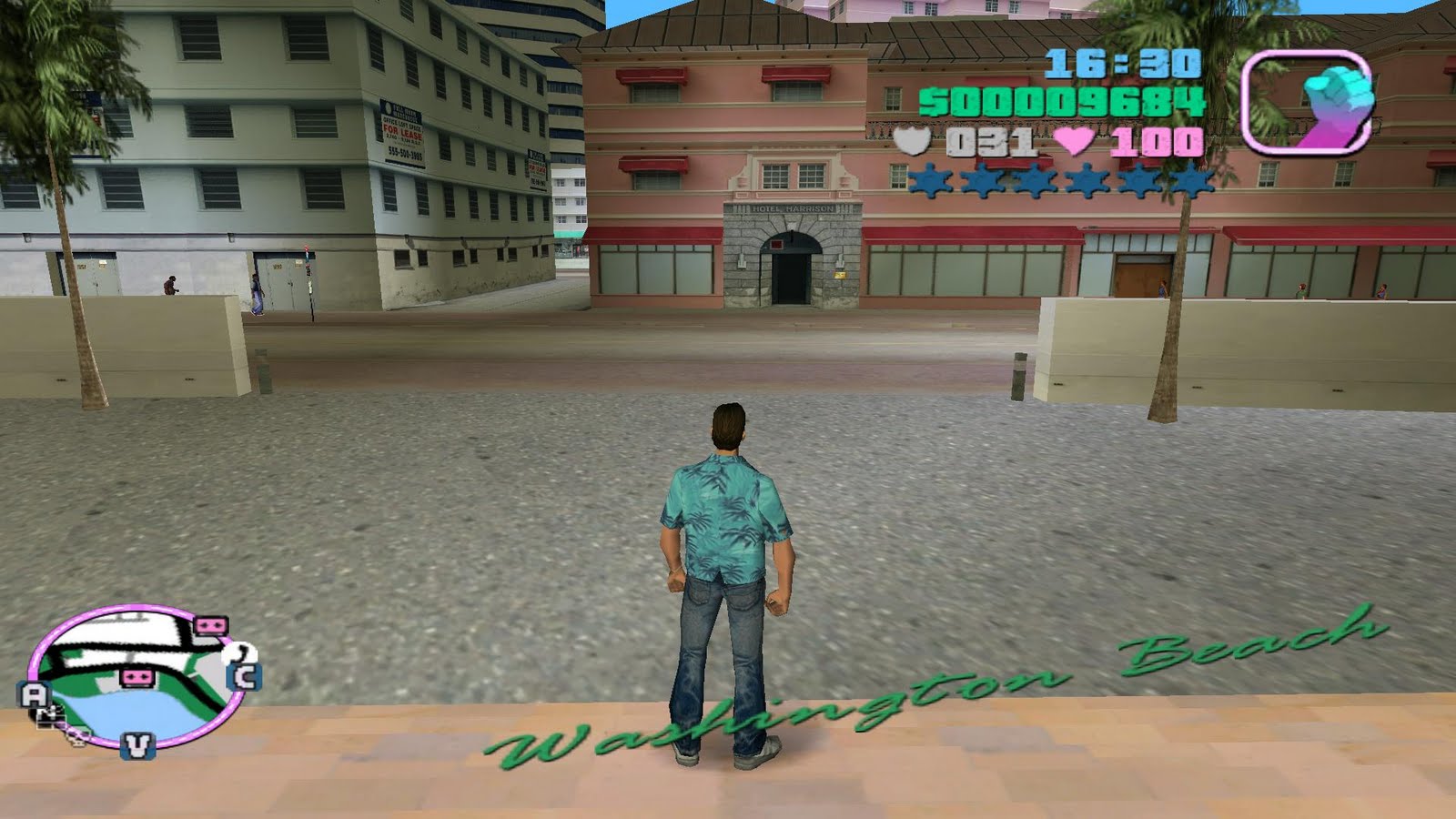Click the V marker on the radar edge

coord(137,746)
